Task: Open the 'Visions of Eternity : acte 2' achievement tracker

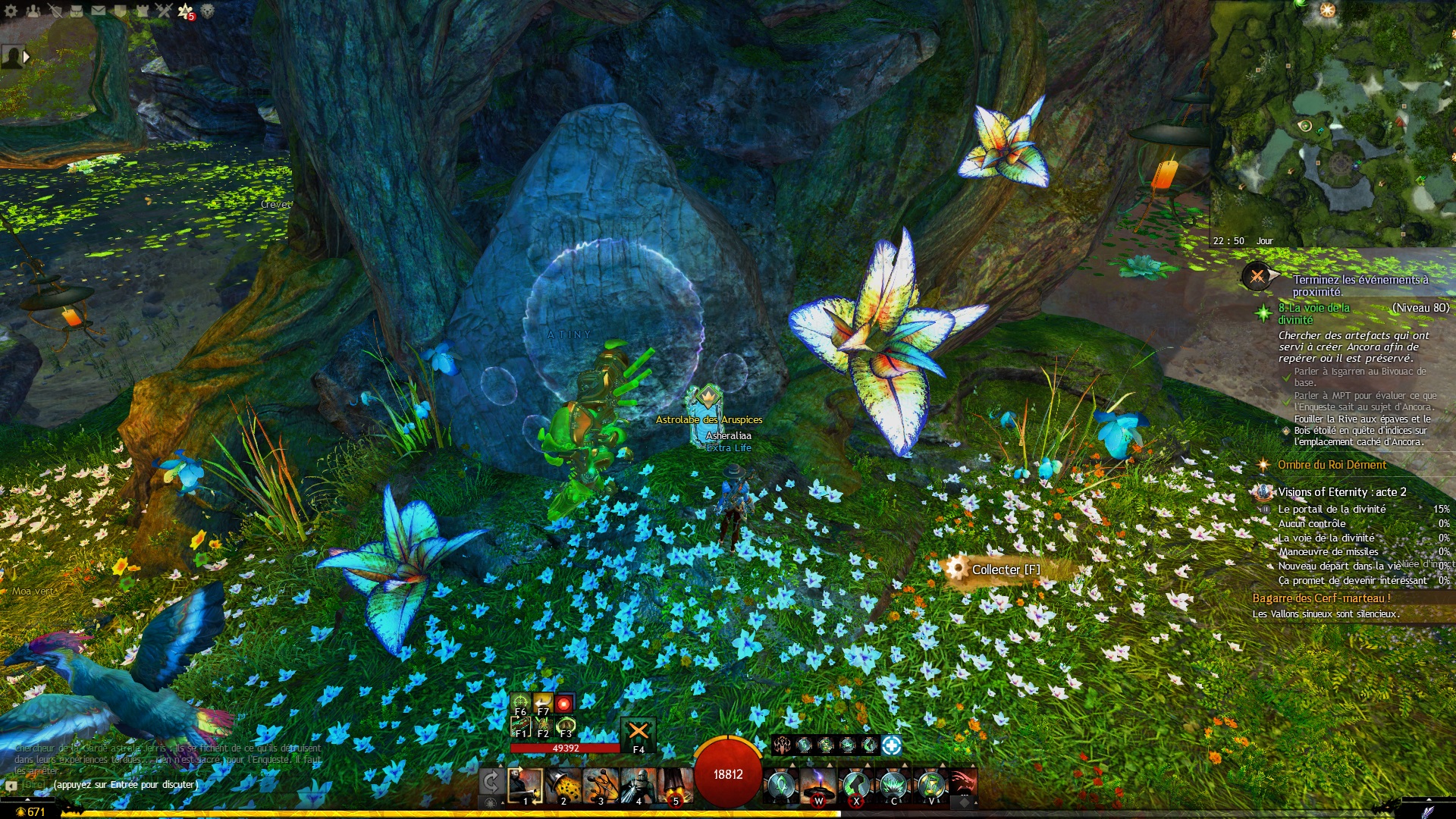Action: (x=1341, y=492)
